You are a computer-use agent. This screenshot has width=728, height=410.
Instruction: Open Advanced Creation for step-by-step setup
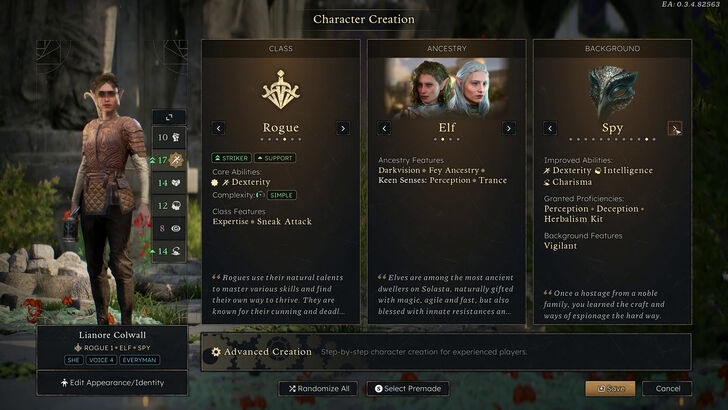click(x=262, y=352)
